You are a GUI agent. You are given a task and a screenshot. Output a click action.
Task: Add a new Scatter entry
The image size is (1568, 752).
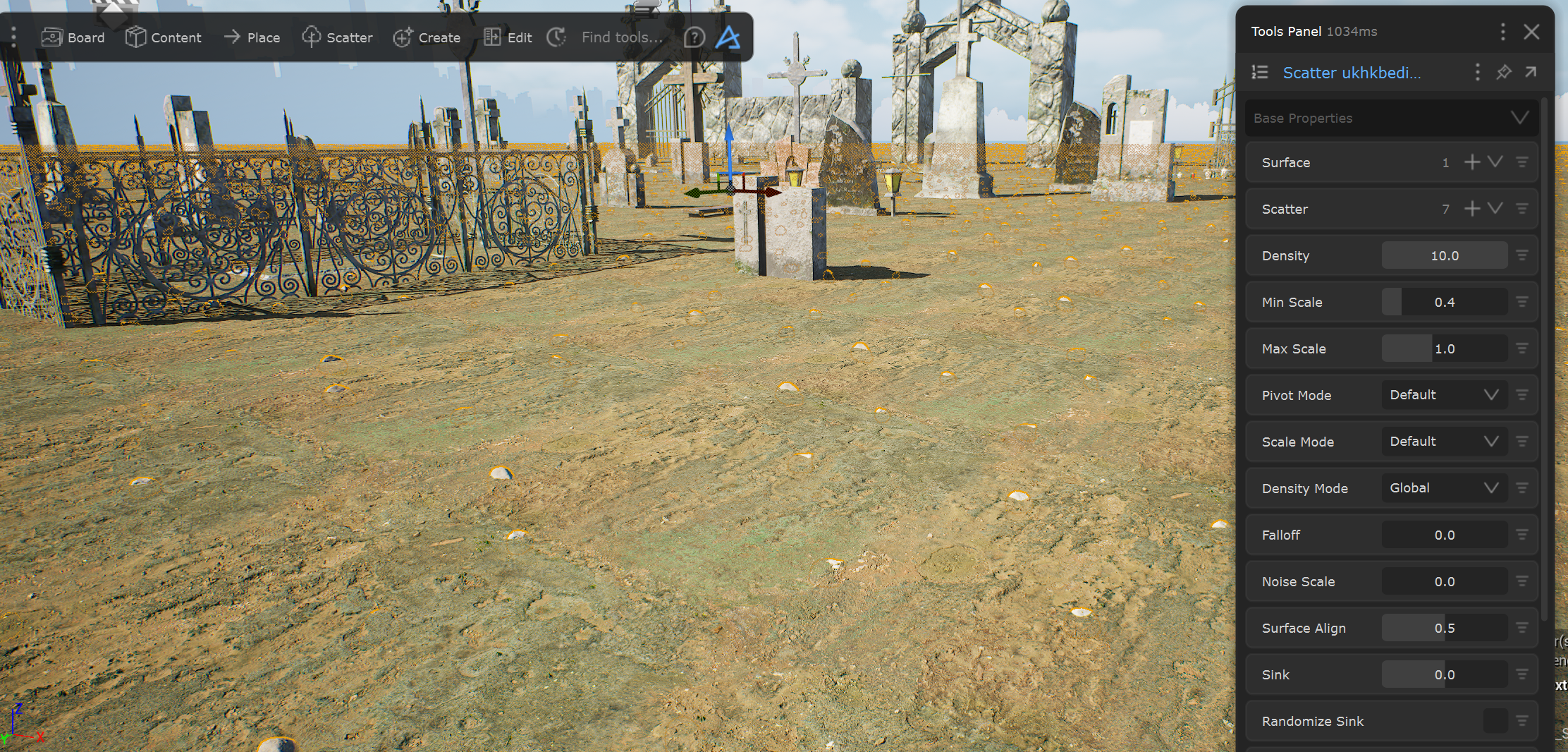coord(1472,209)
